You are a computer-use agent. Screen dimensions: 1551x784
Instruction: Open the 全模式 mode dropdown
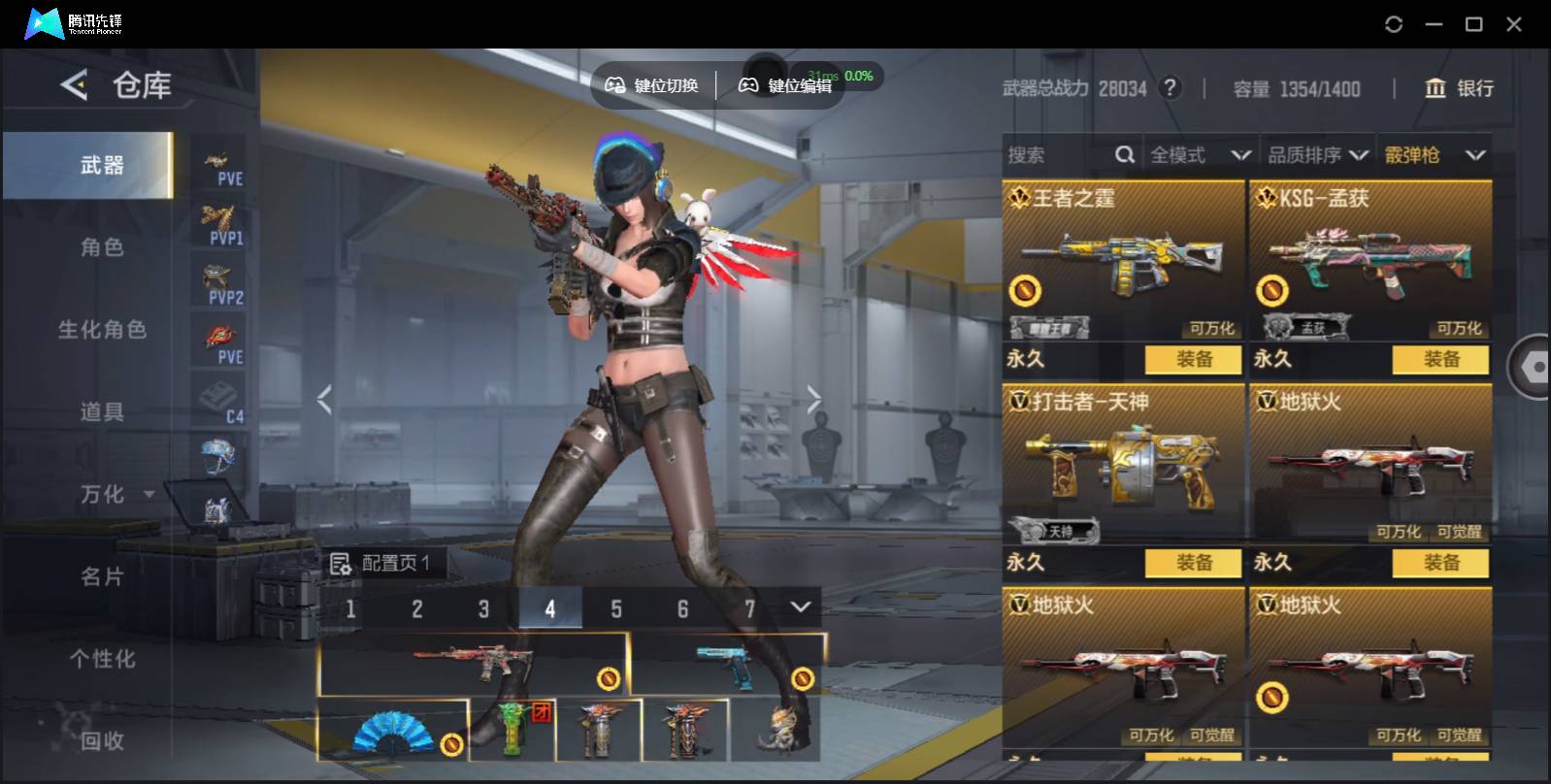1200,155
